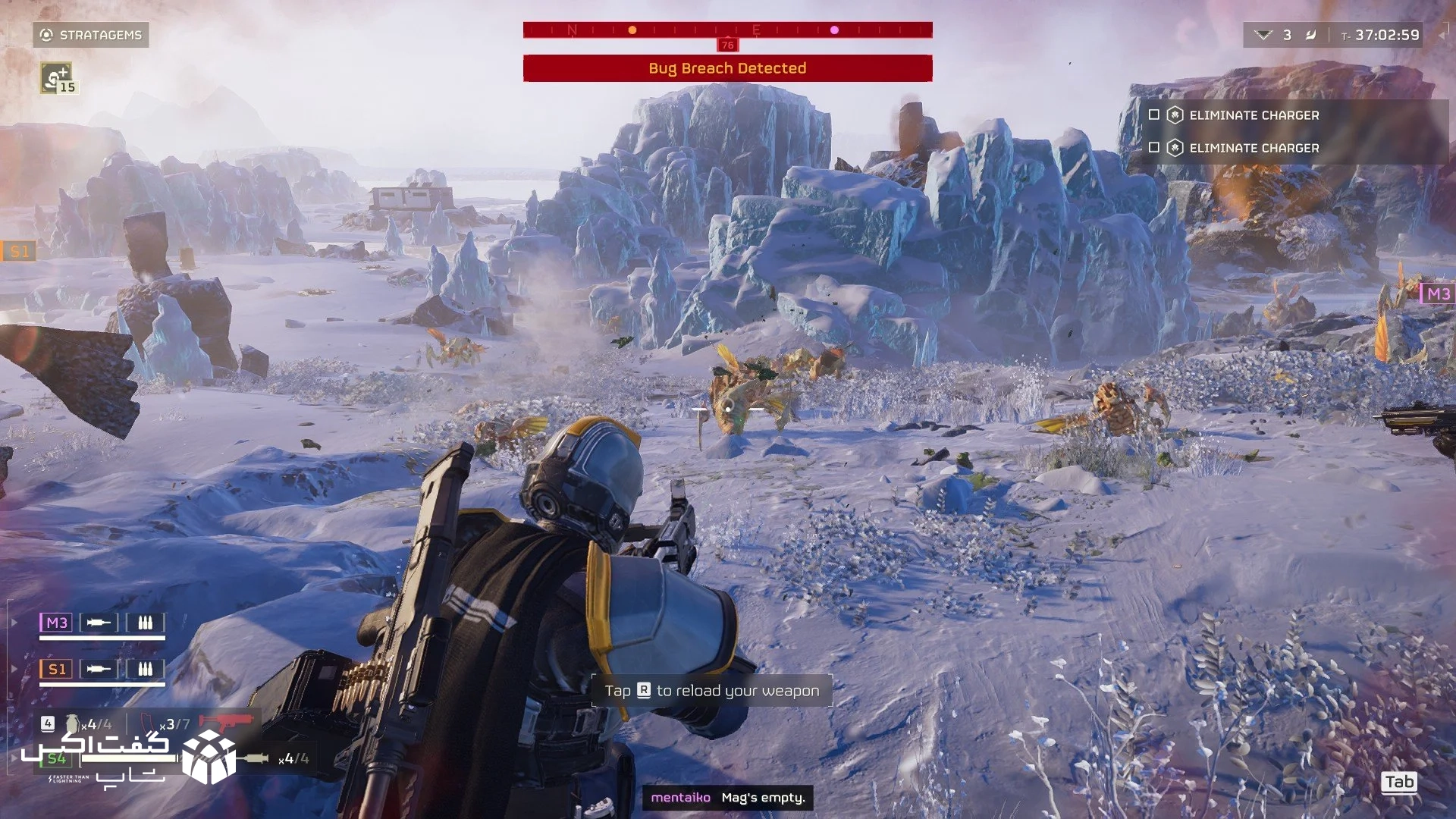Choose the red primary weapon icon
Viewport: 1456px width, 819px height.
tap(225, 722)
